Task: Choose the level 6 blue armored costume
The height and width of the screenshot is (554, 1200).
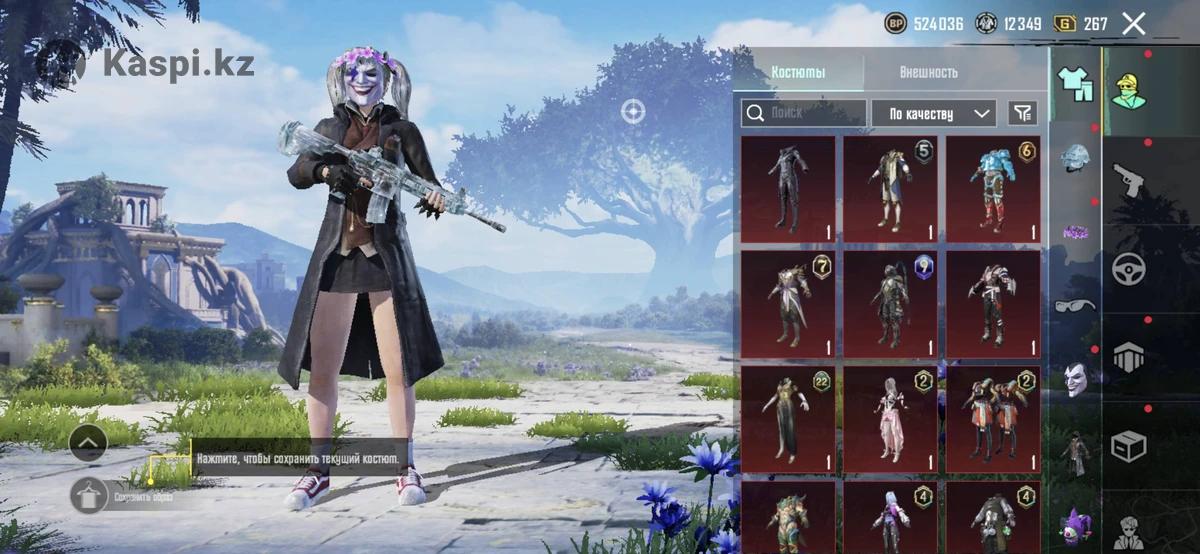Action: 993,190
